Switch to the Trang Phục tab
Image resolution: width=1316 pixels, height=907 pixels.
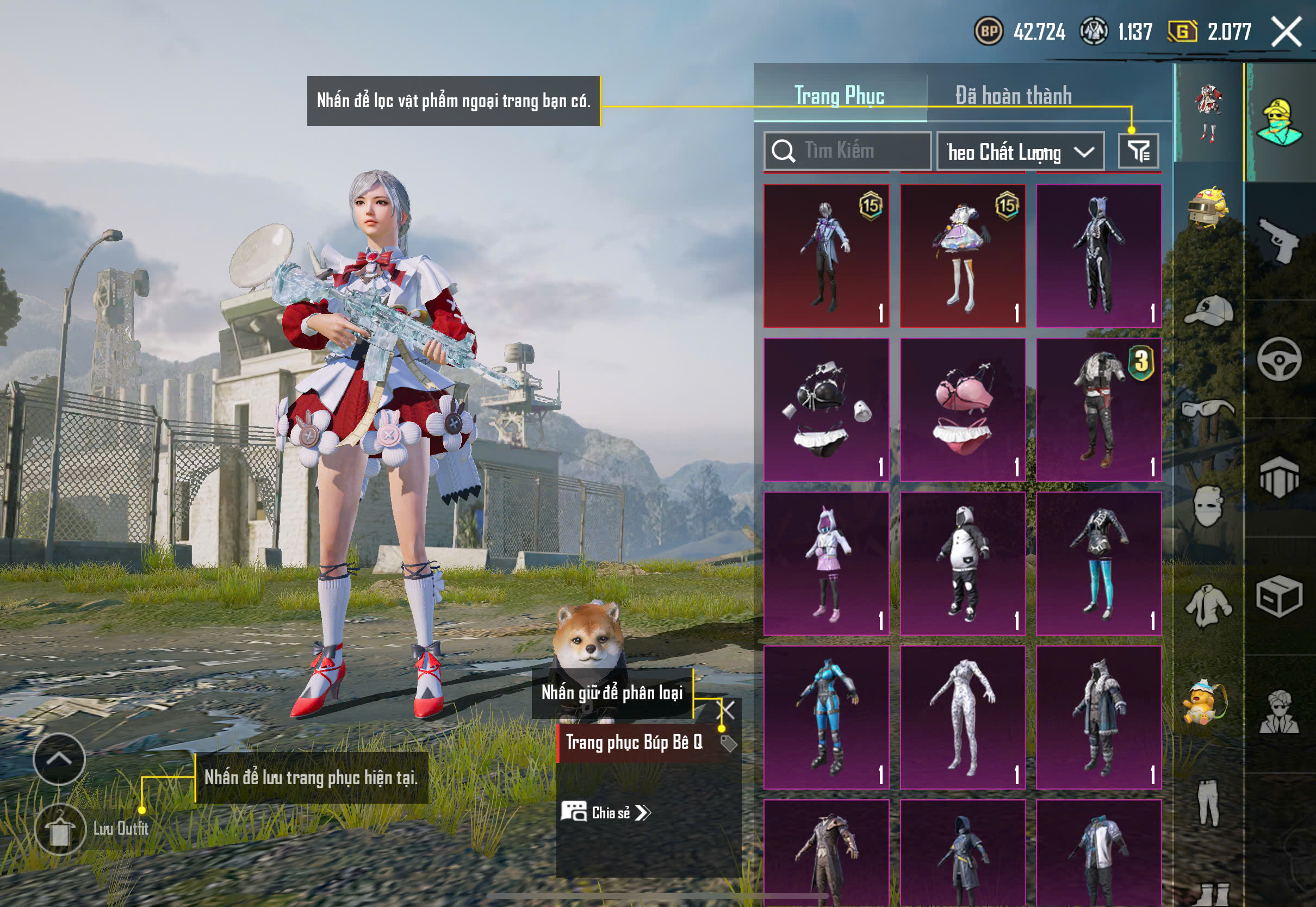click(x=839, y=95)
